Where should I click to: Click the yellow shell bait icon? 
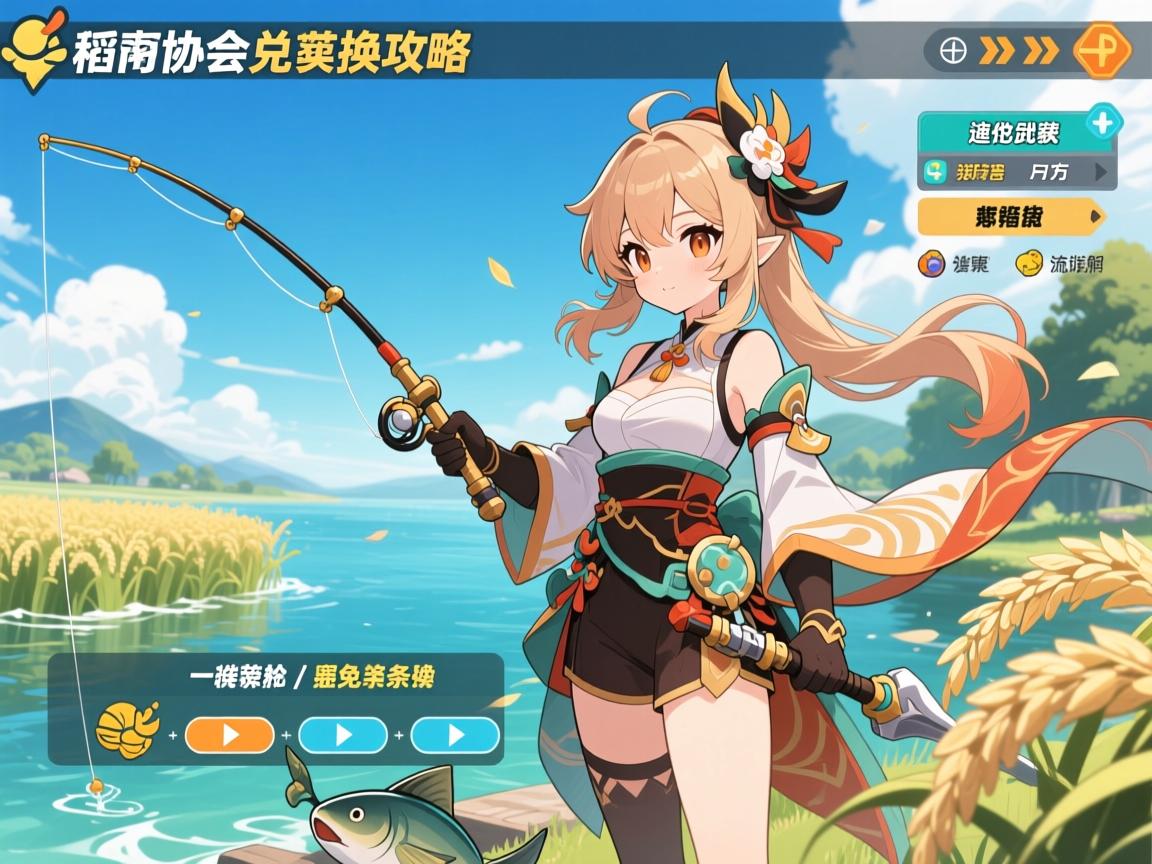[x=126, y=731]
